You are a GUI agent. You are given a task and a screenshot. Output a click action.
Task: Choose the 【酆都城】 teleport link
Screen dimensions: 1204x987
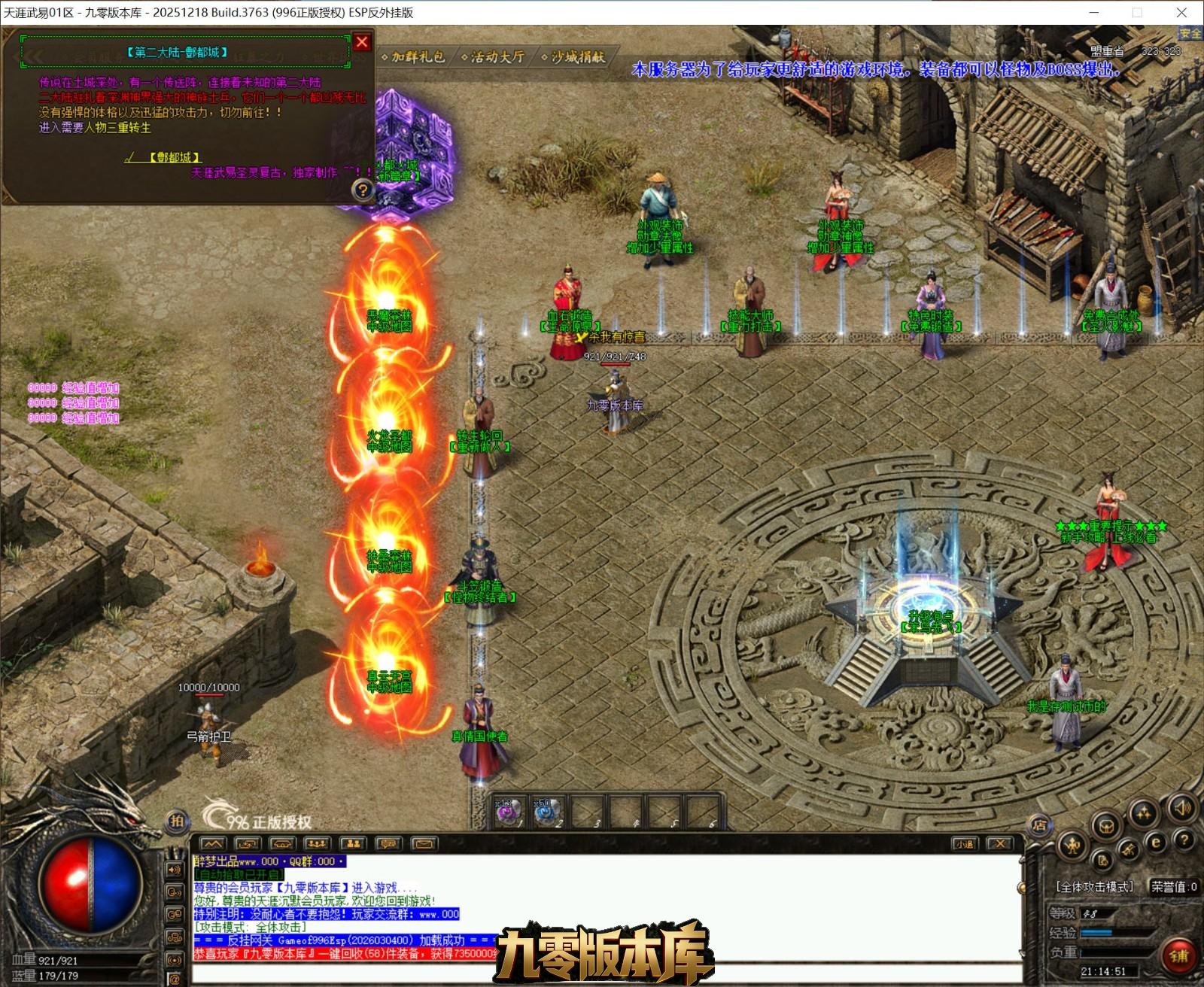point(175,157)
